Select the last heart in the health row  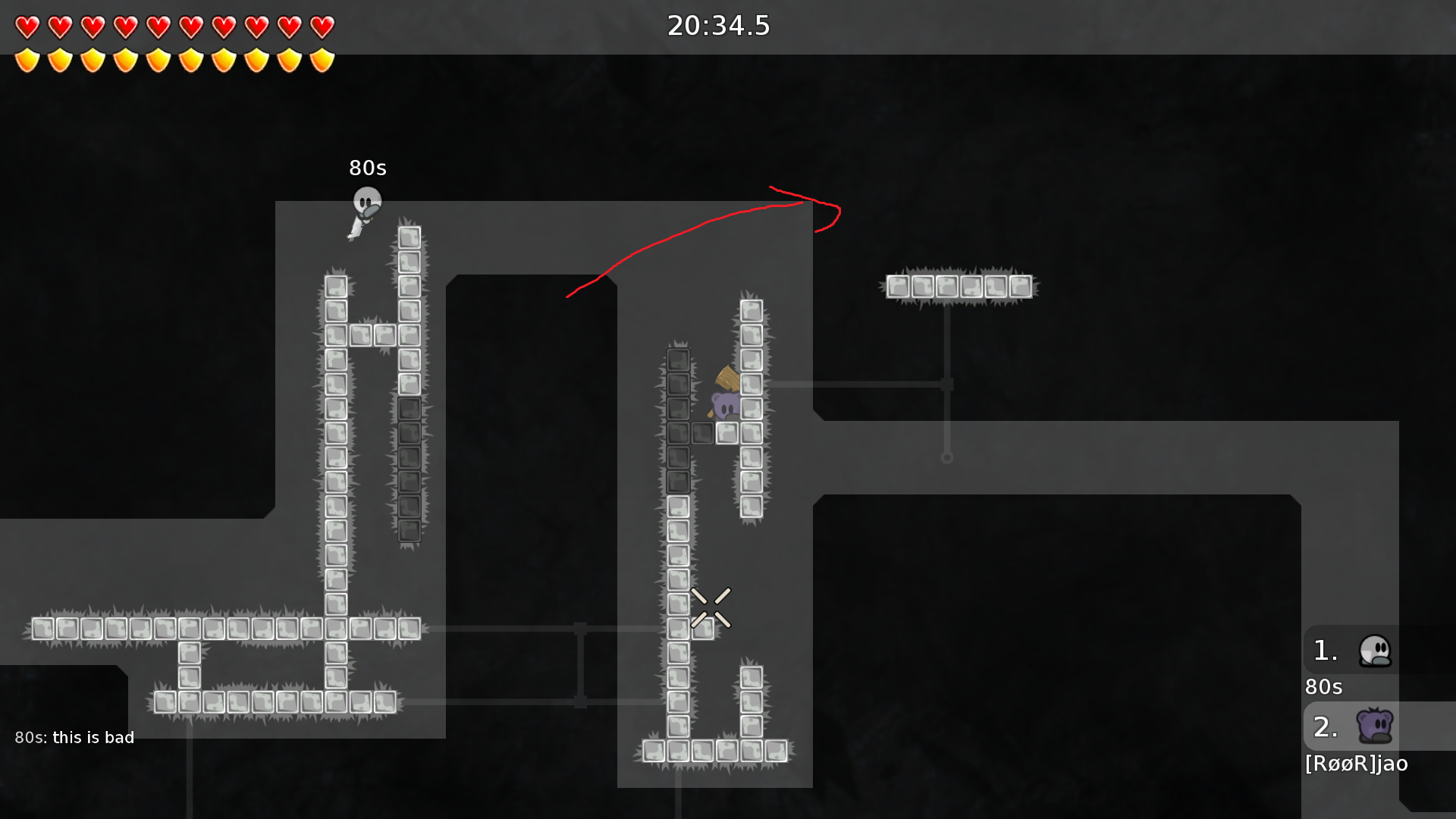[x=322, y=27]
